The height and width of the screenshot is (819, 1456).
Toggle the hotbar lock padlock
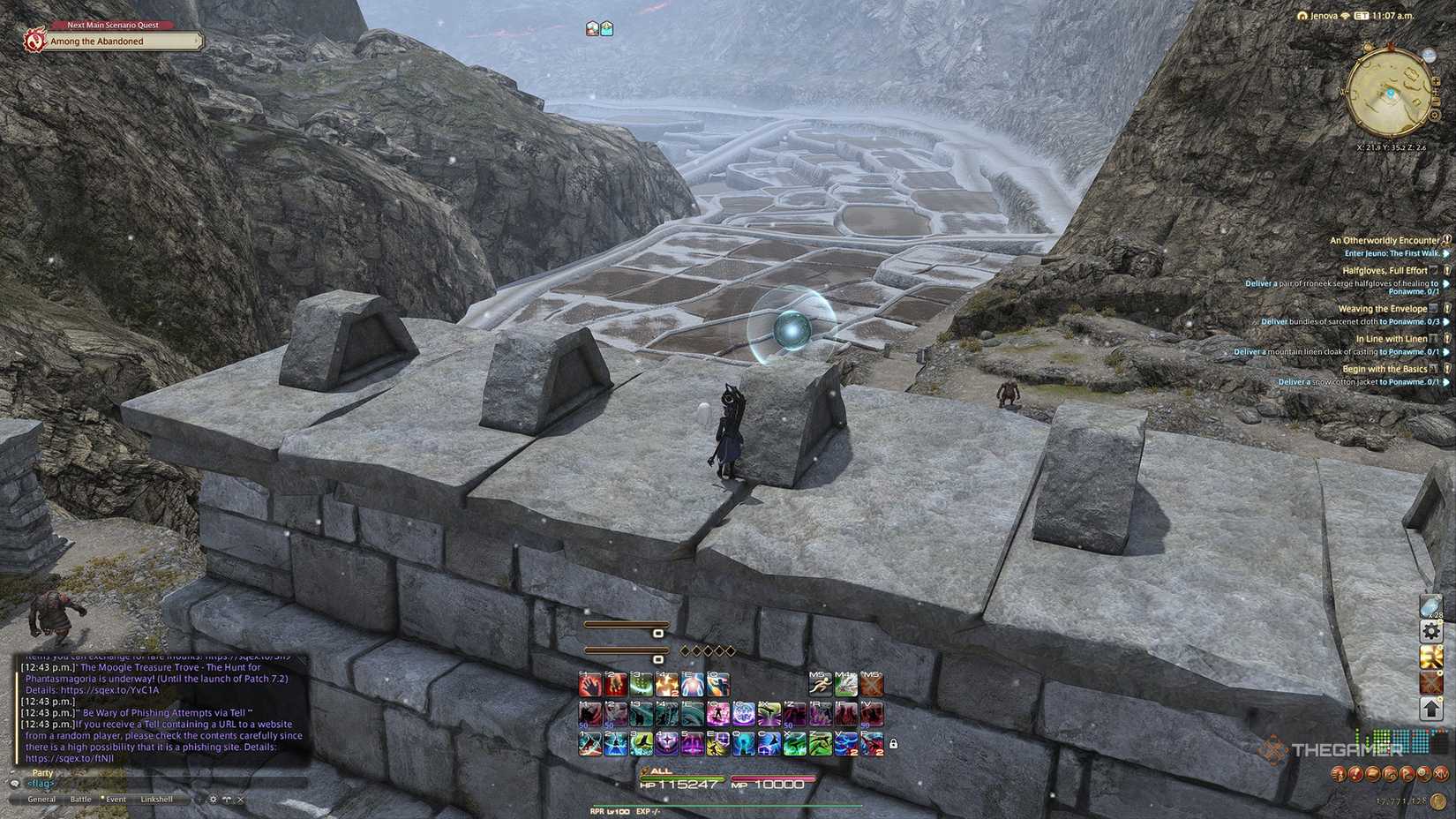pyautogui.click(x=893, y=744)
